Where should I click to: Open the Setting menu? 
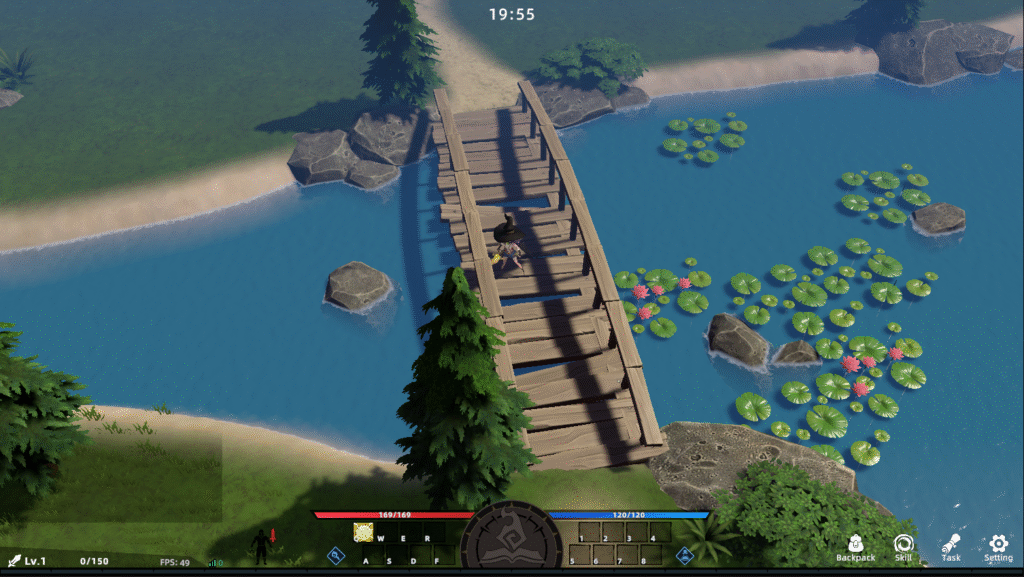(998, 545)
